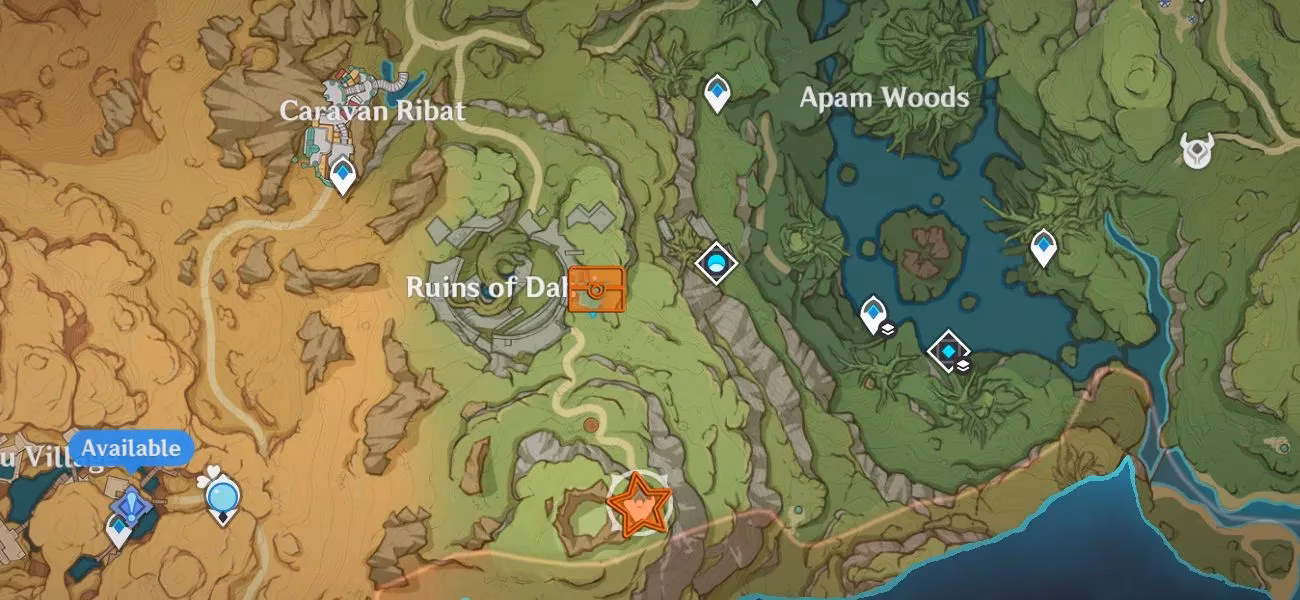Open the orange treasure chest map marker

point(596,289)
